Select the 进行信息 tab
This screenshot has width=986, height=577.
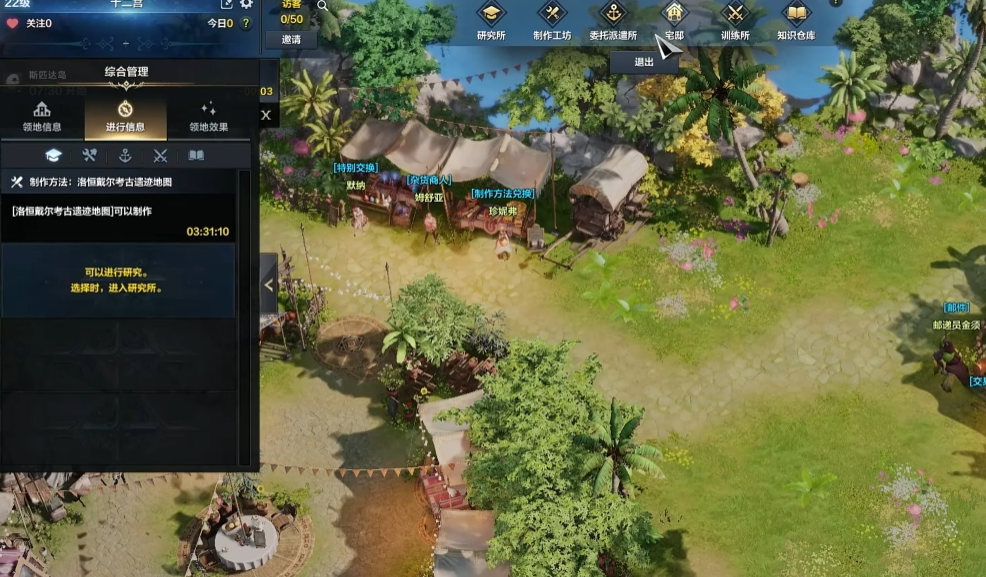tap(125, 117)
